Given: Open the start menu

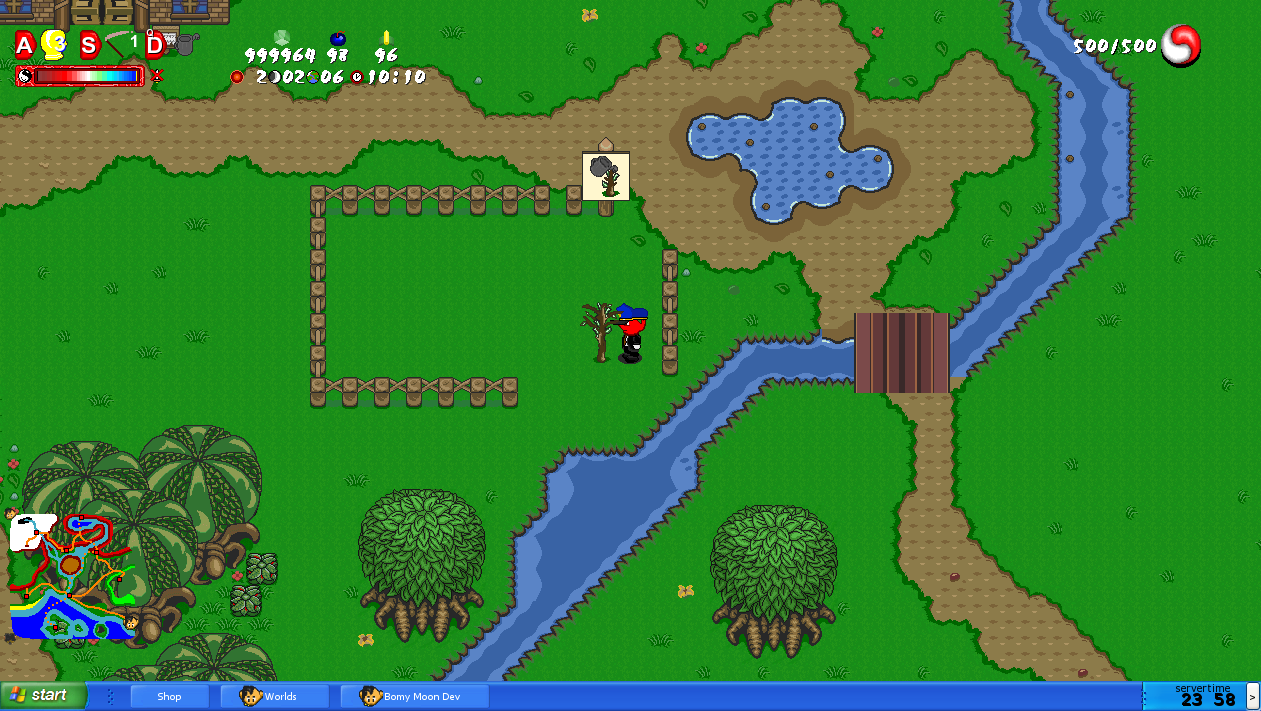Looking at the screenshot, I should click(43, 695).
